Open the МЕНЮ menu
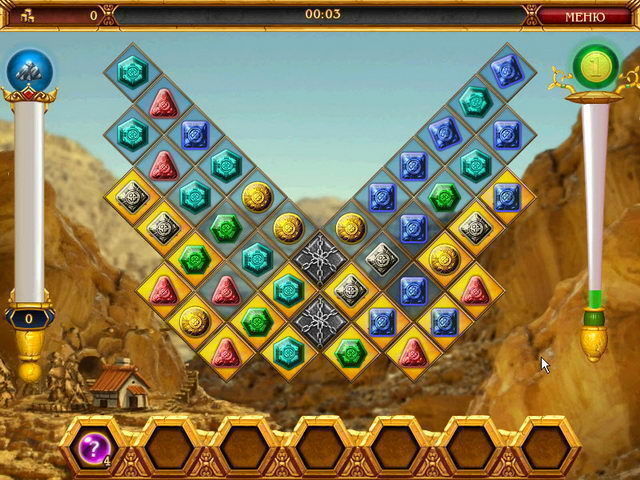640x480 pixels. click(x=585, y=16)
